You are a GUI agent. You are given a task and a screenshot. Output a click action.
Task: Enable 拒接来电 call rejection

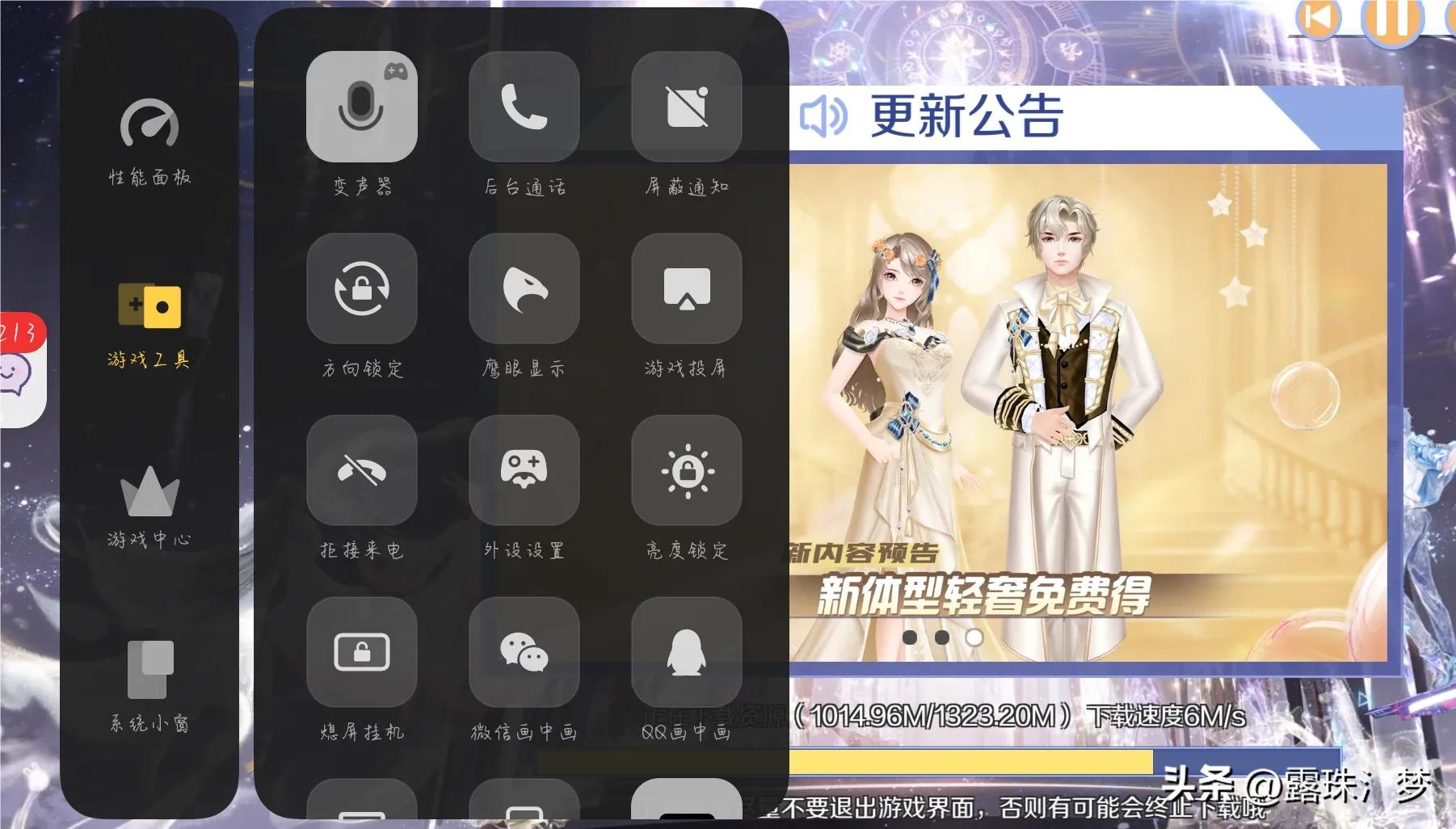click(x=362, y=471)
